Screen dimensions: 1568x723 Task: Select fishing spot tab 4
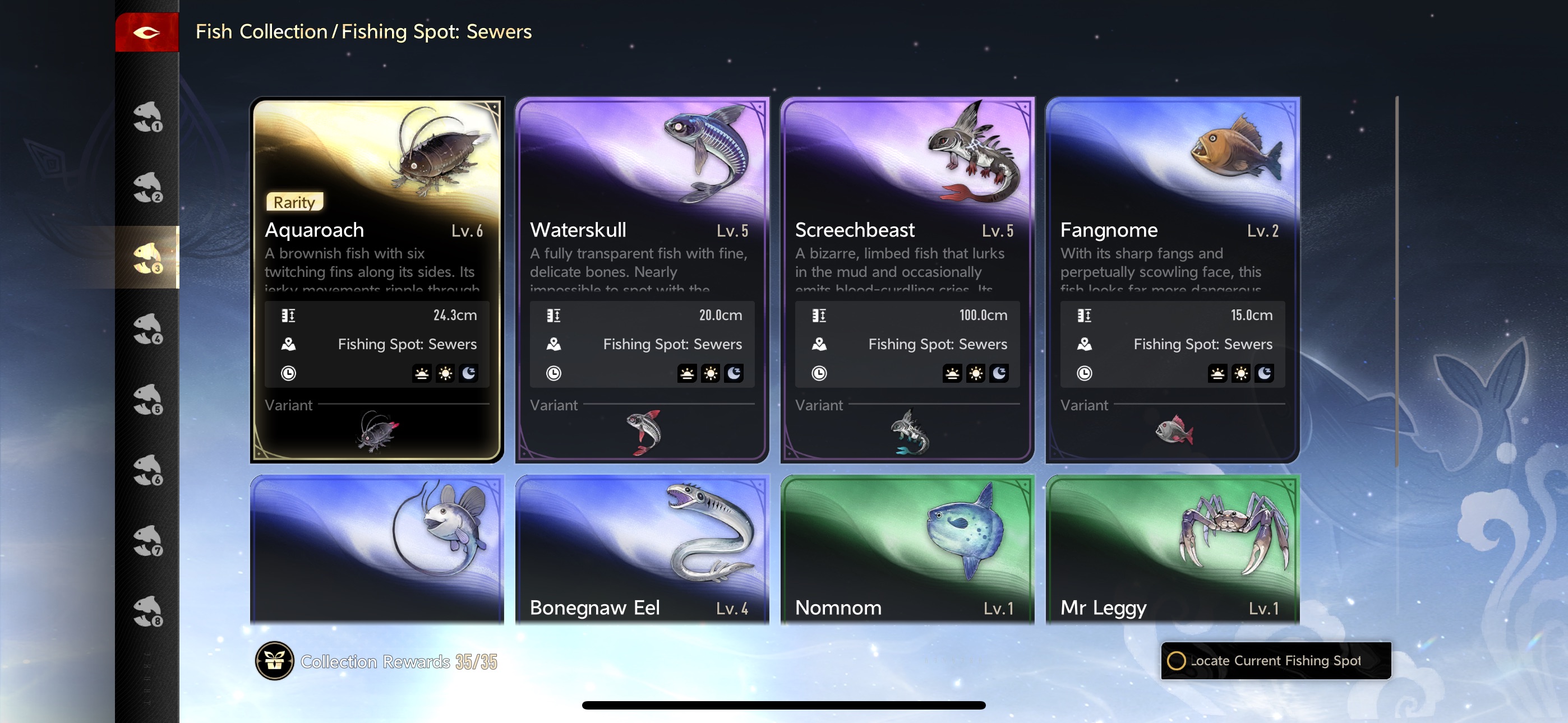click(x=147, y=328)
